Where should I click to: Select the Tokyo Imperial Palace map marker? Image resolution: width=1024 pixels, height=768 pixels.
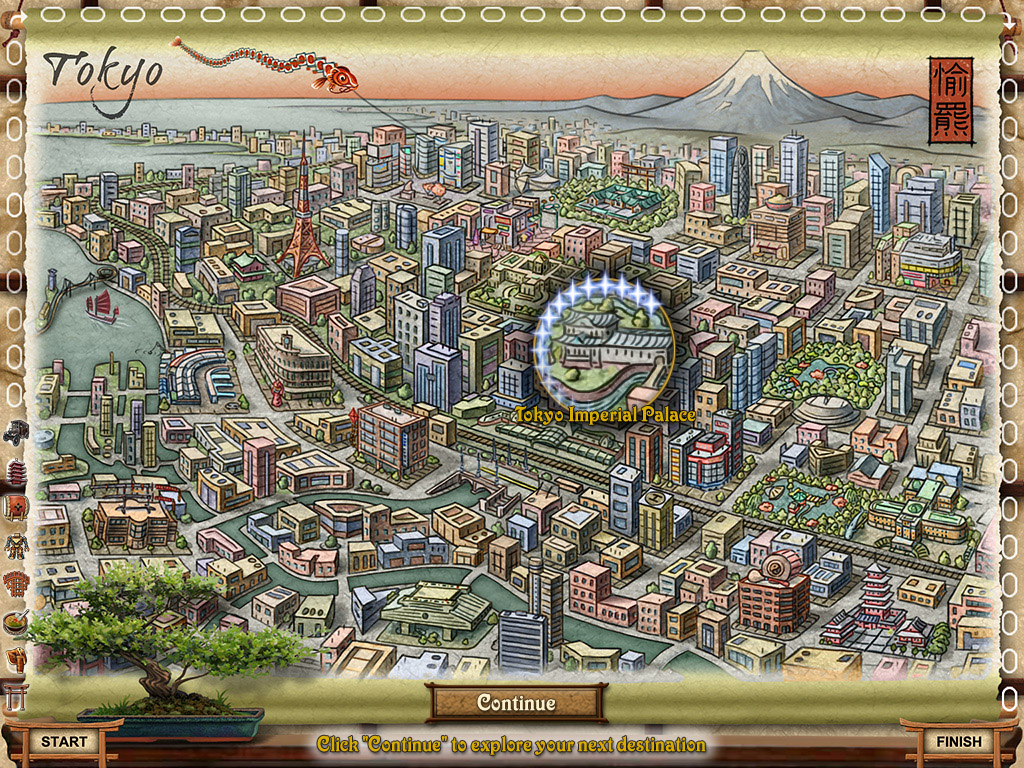pos(603,345)
